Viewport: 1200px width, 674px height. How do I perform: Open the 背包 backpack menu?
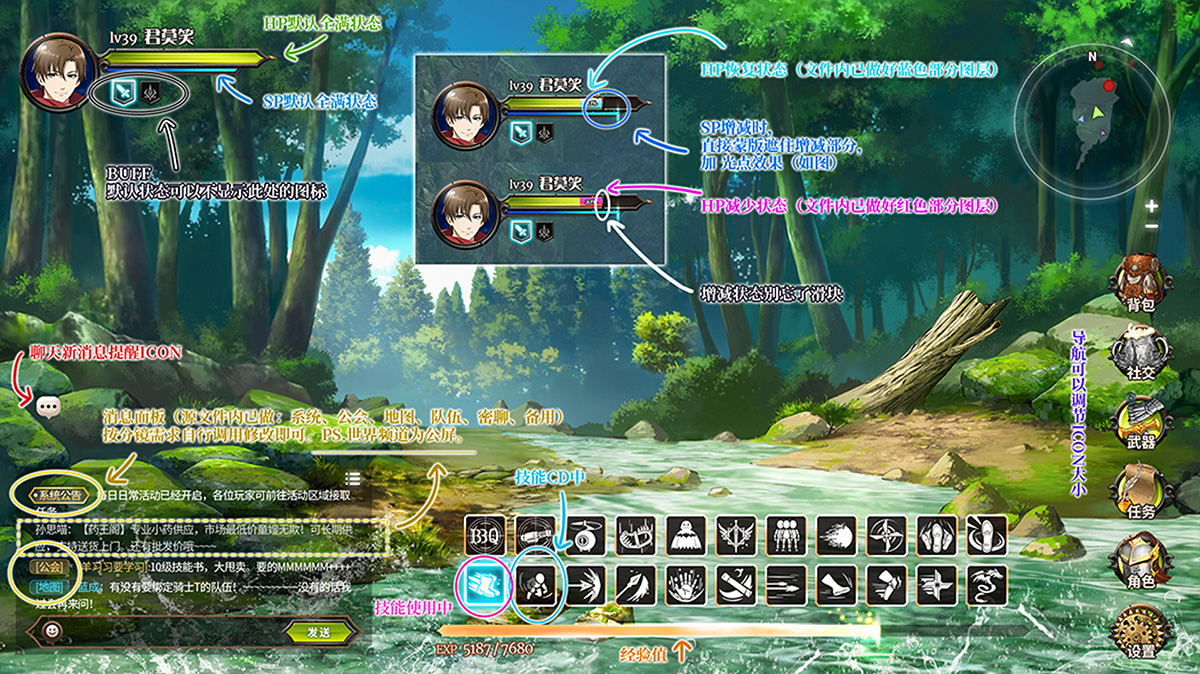pyautogui.click(x=1139, y=280)
